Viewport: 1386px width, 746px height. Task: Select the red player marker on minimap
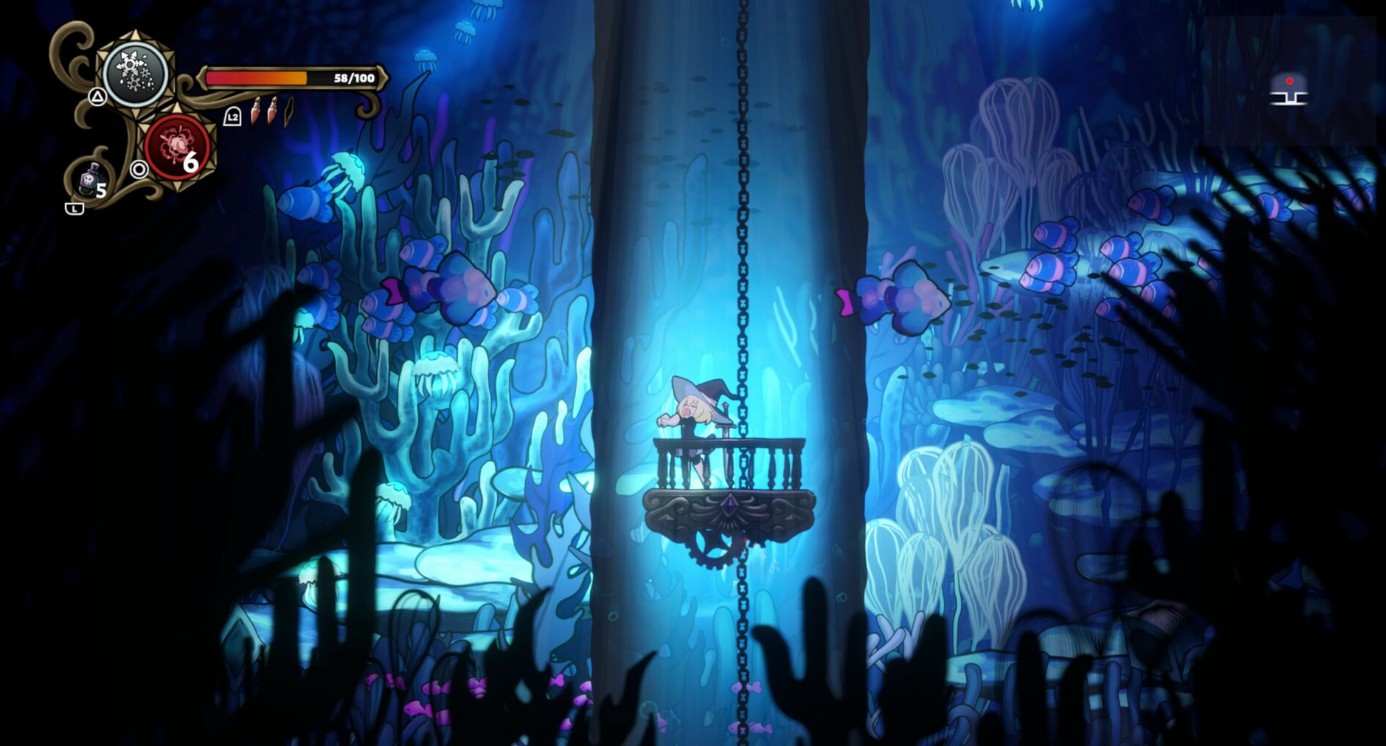(x=1289, y=80)
